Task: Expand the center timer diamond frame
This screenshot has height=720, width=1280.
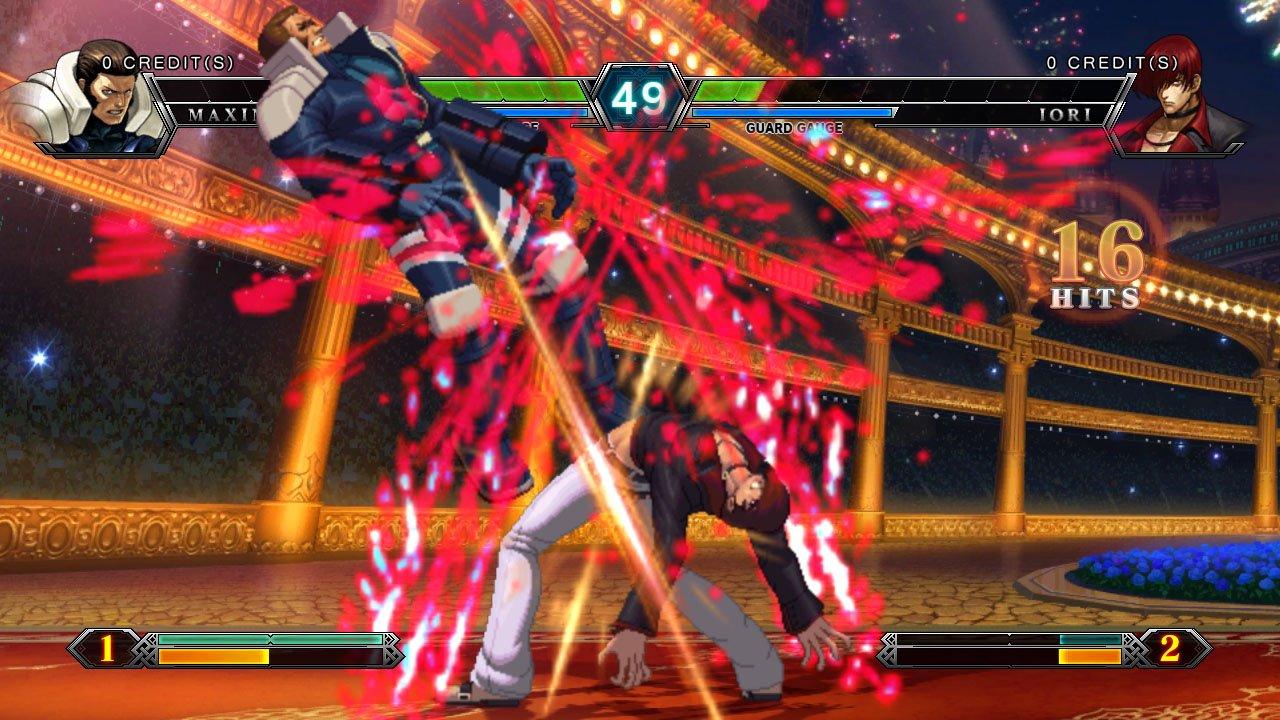Action: pyautogui.click(x=640, y=97)
